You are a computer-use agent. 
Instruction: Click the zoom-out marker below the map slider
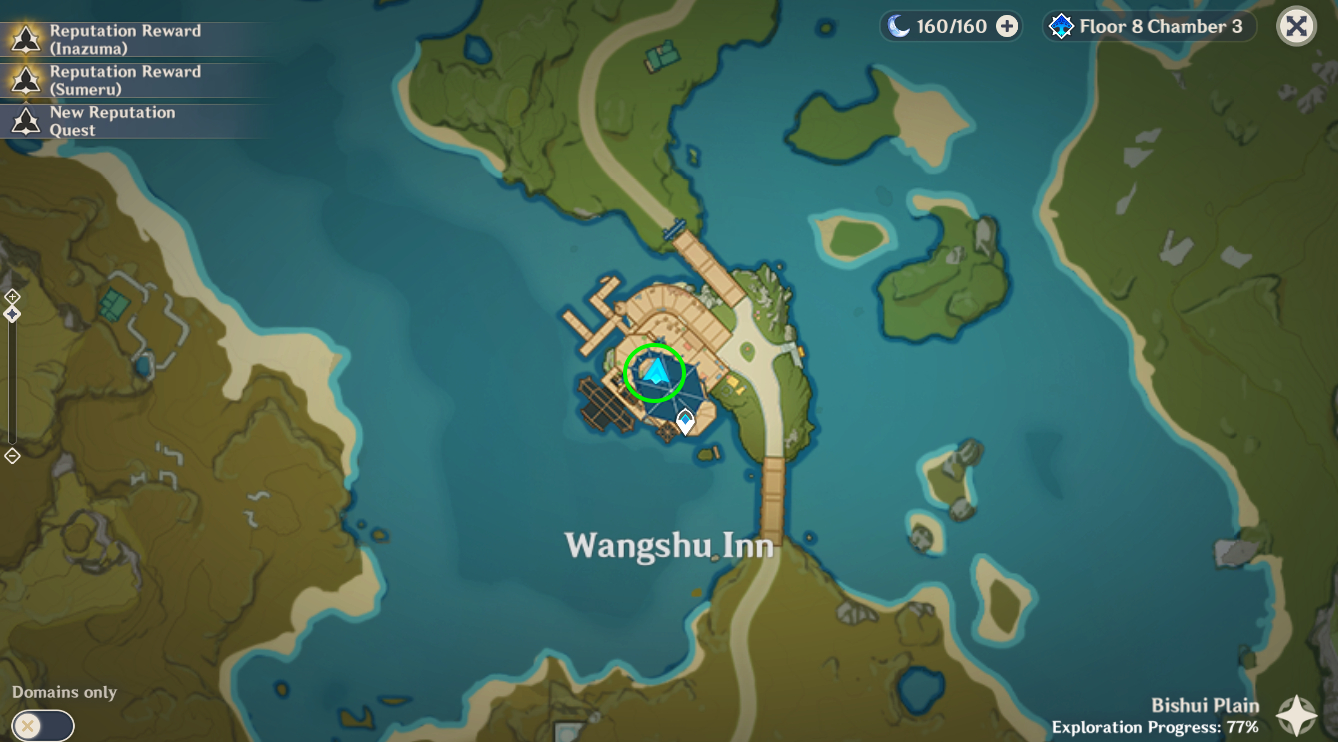click(12, 455)
